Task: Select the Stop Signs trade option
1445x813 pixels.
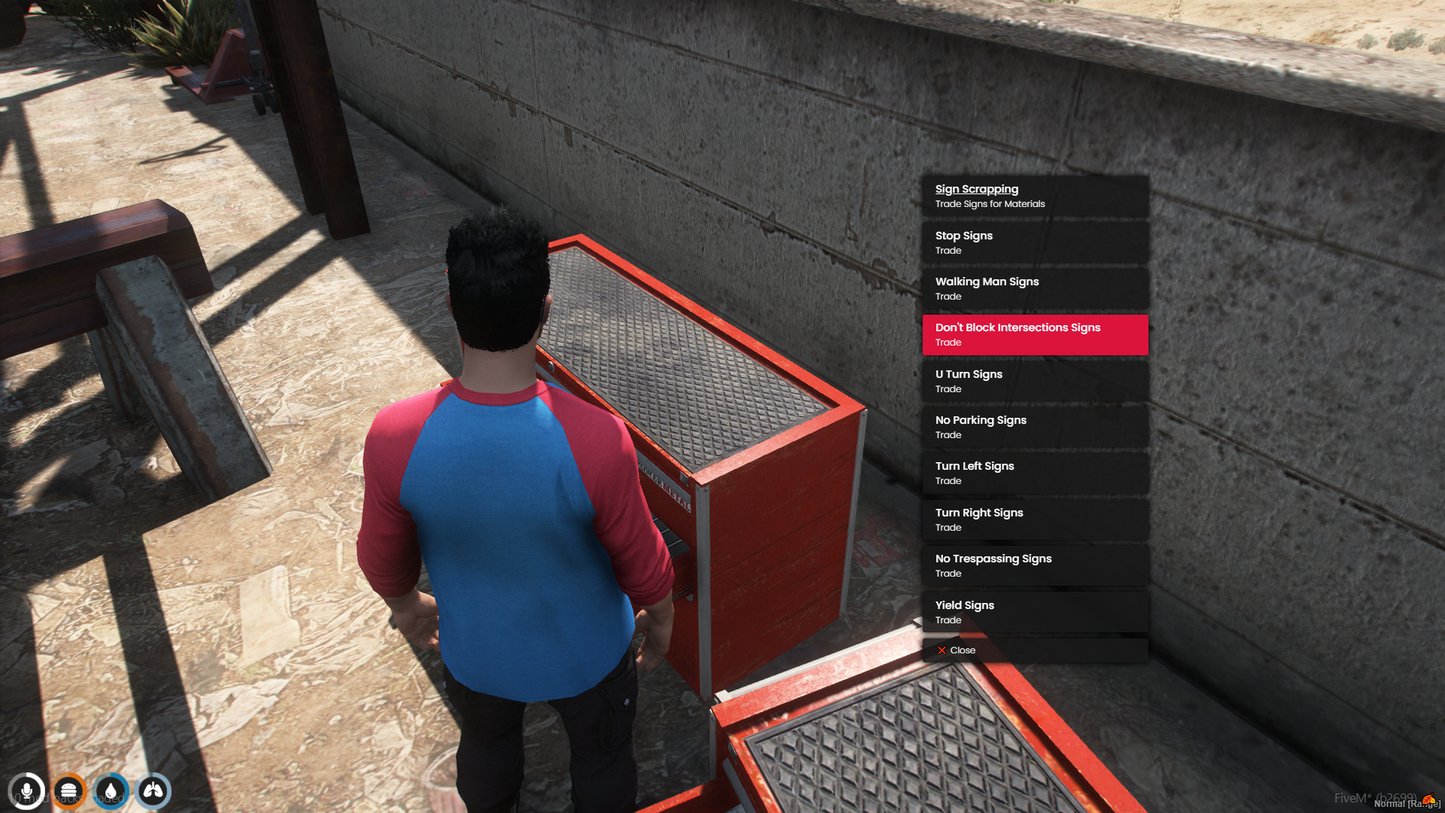Action: [x=1034, y=242]
